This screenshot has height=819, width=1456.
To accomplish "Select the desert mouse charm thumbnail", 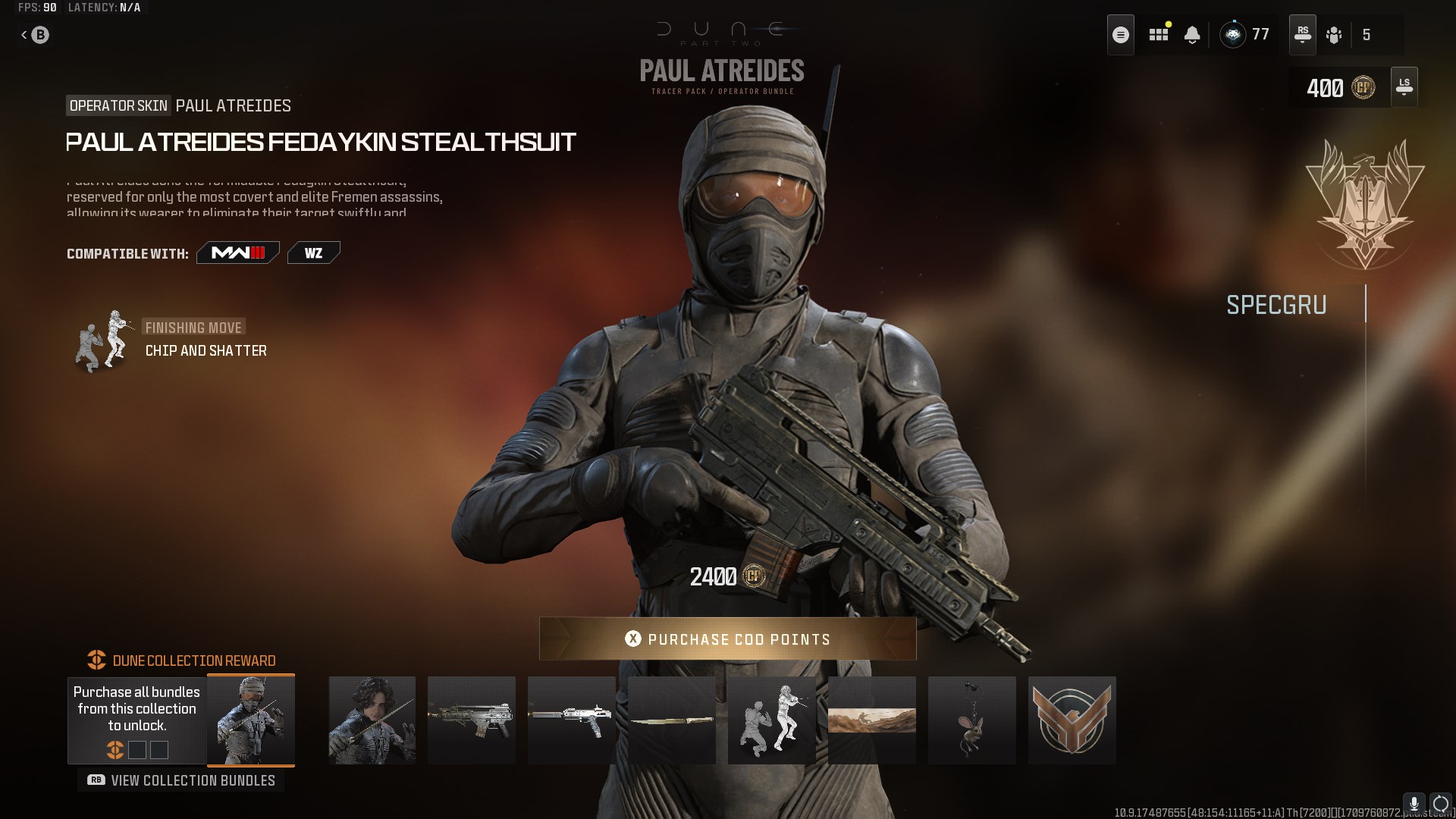I will point(972,720).
